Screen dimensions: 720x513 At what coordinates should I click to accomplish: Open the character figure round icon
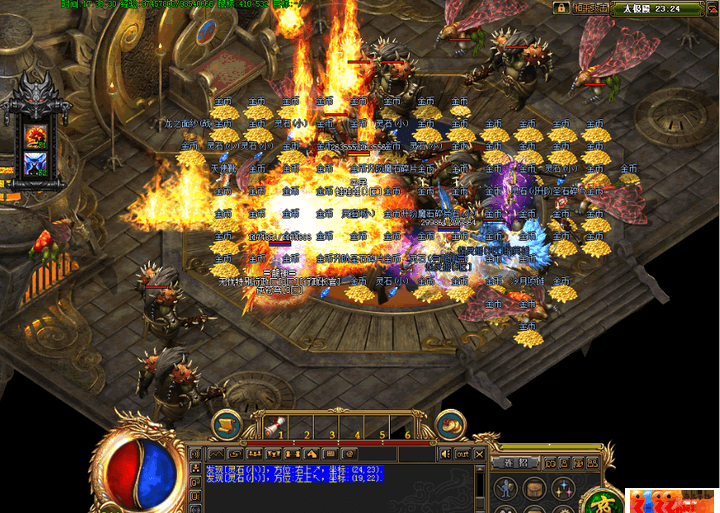[507, 490]
